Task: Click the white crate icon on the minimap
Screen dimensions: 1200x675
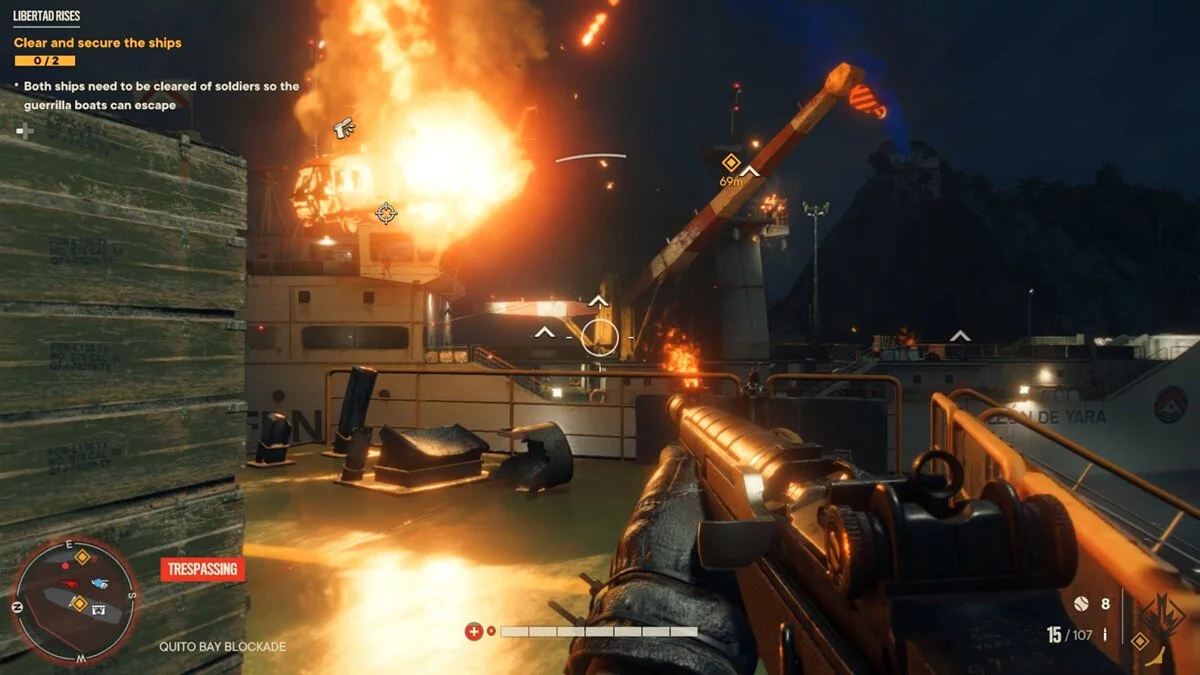Action: [x=99, y=608]
